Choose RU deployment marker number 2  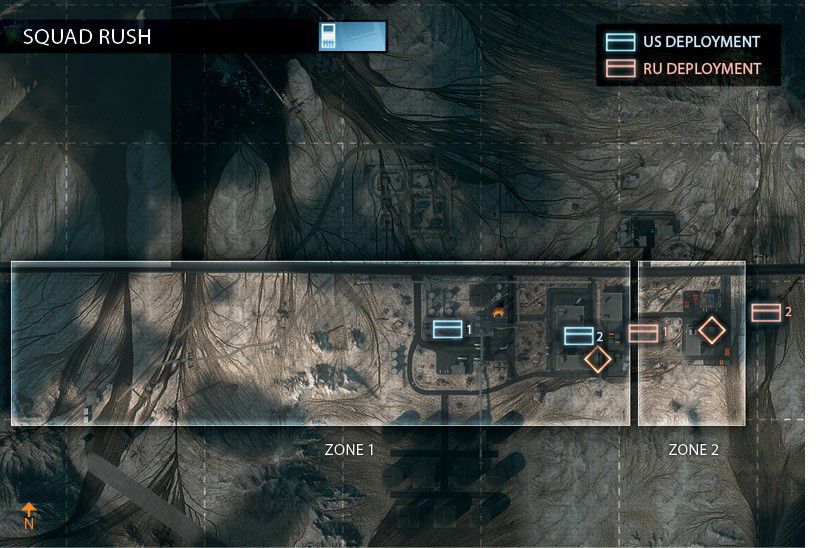tap(766, 313)
